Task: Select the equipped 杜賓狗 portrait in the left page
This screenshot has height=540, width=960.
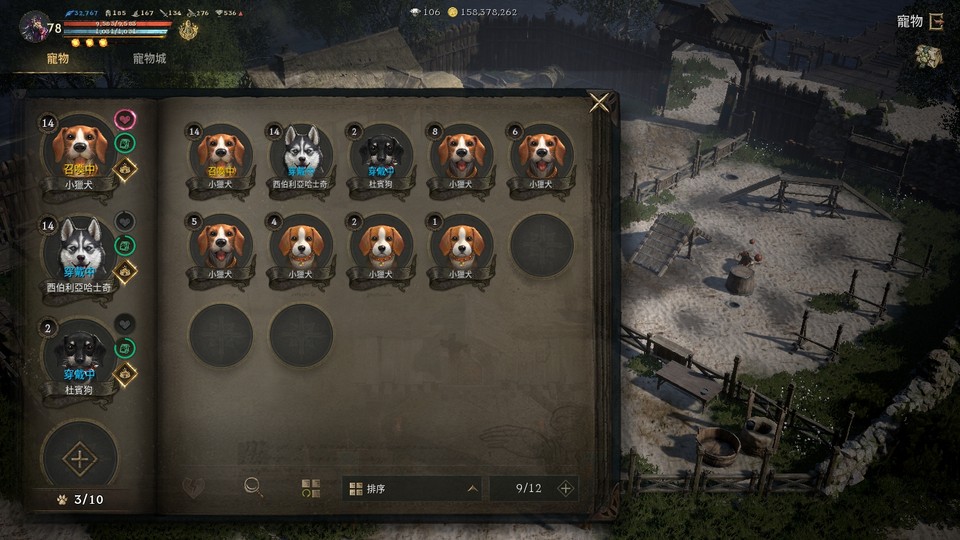Action: point(79,356)
